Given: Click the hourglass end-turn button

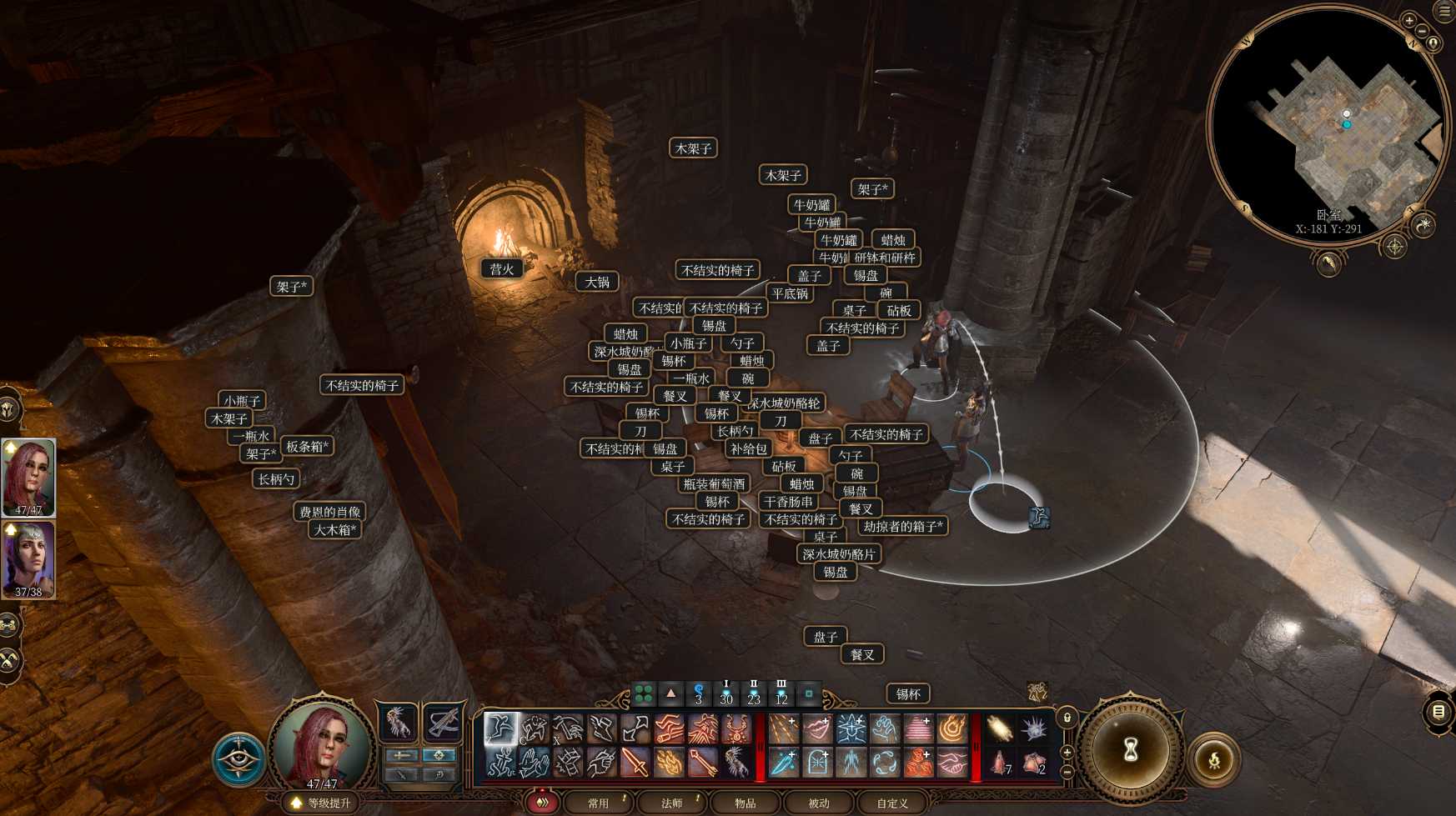Looking at the screenshot, I should tap(1130, 749).
